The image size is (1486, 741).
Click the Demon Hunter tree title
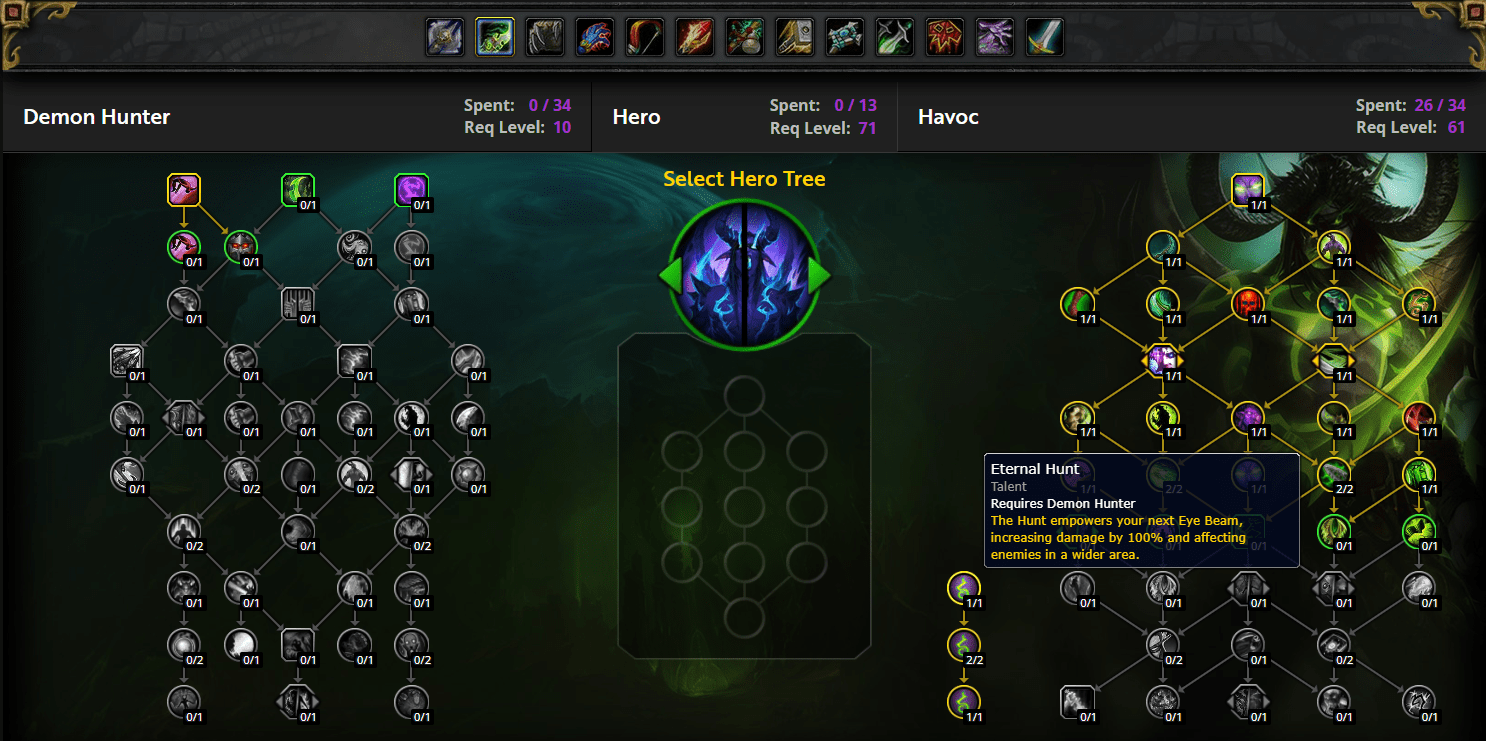pyautogui.click(x=97, y=117)
